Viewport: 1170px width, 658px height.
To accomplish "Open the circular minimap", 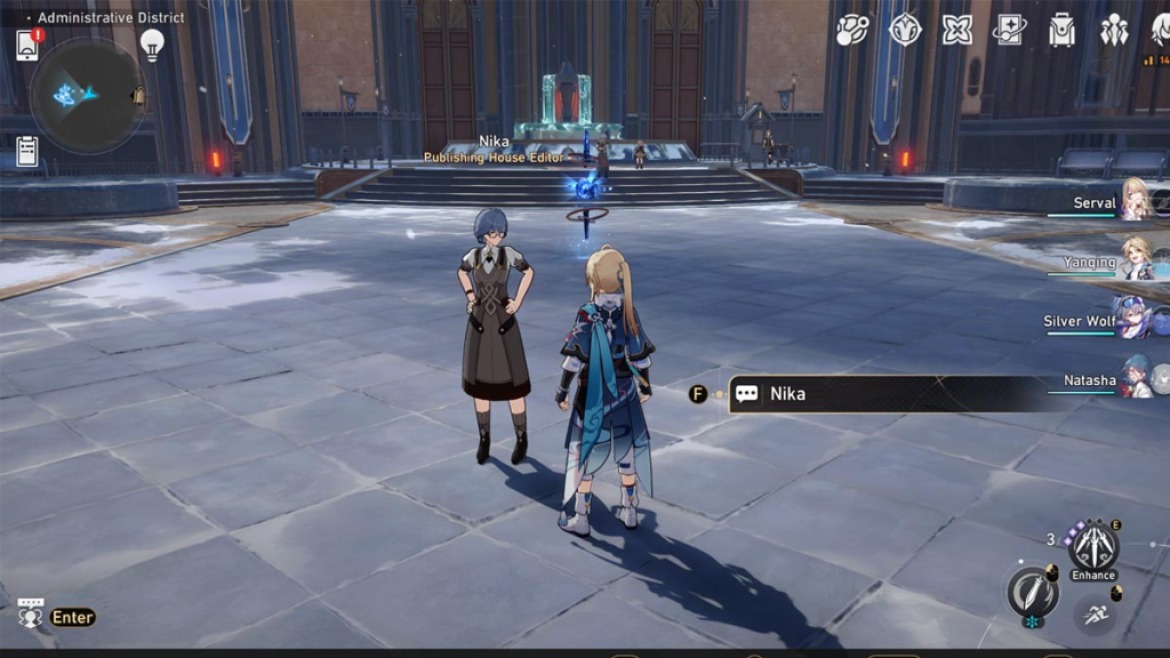I will pos(87,94).
